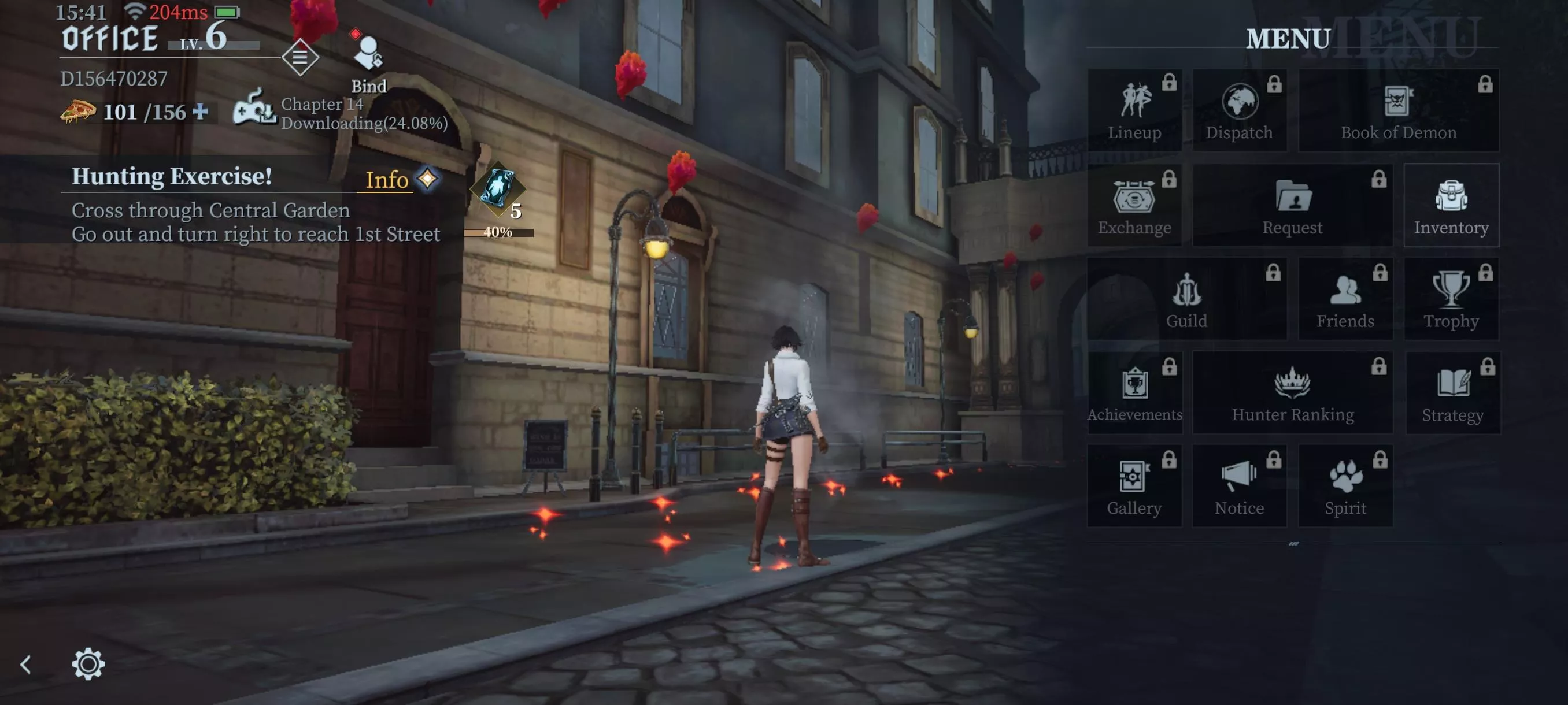Choose the Book of Demon tile
The image size is (1568, 705).
pos(1398,110)
